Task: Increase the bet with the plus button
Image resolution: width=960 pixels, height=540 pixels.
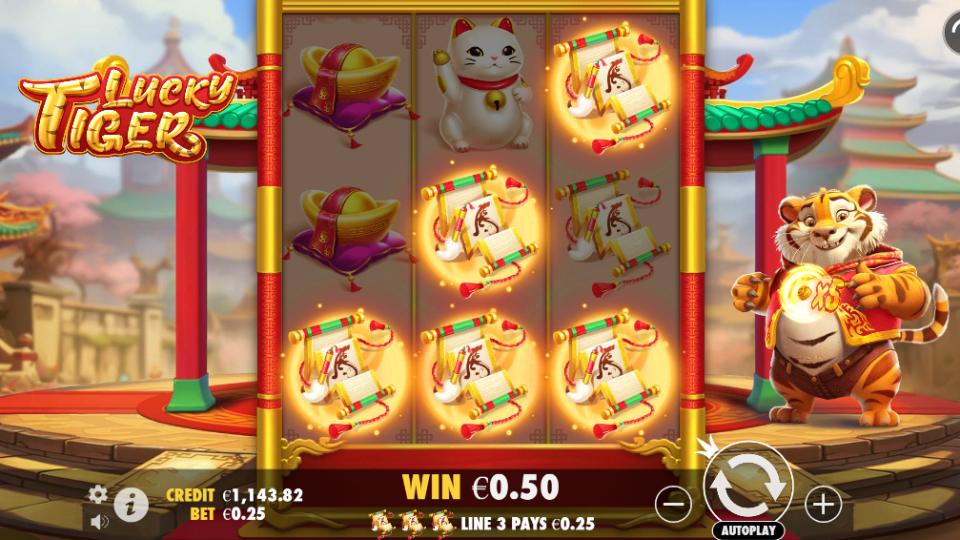Action: (823, 504)
